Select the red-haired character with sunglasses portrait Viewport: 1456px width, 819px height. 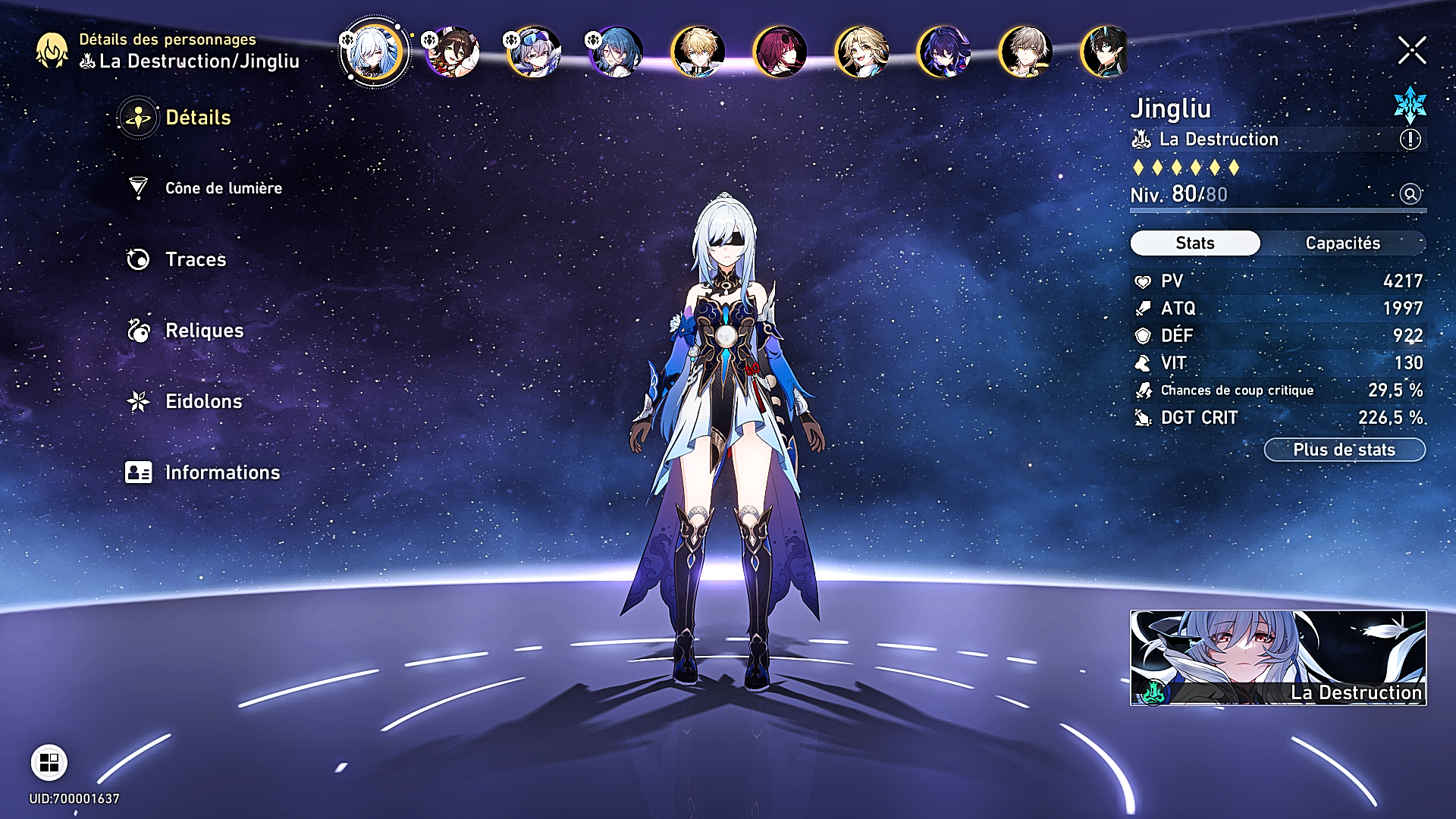click(780, 52)
